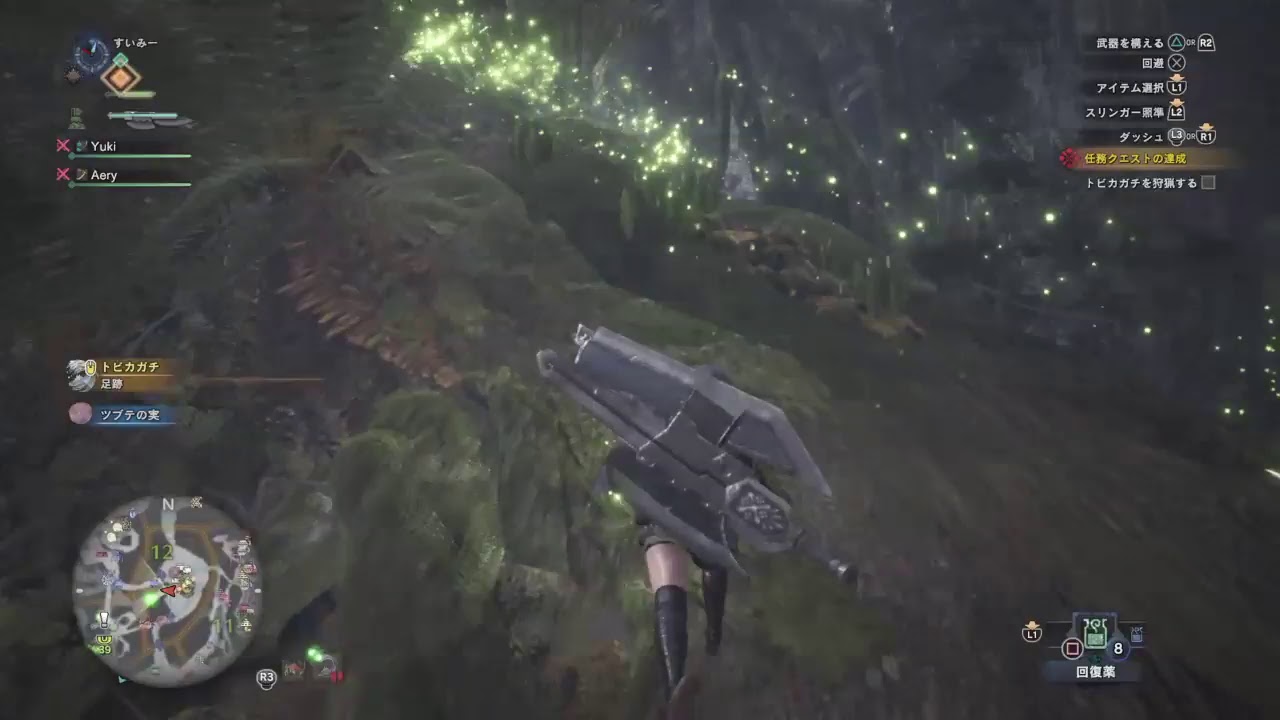This screenshot has height=720, width=1280.
Task: Select the アイテム選択 L1 control entry
Action: click(1140, 90)
